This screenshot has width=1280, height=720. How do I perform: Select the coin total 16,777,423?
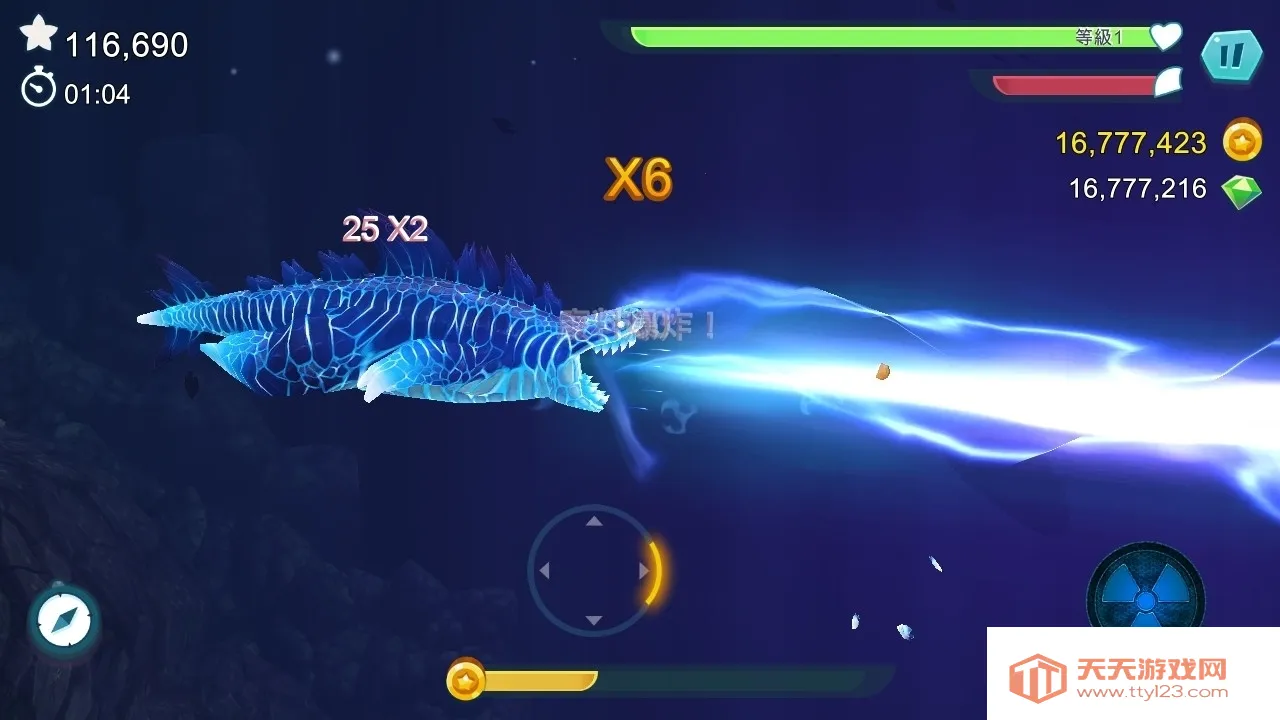[1133, 143]
